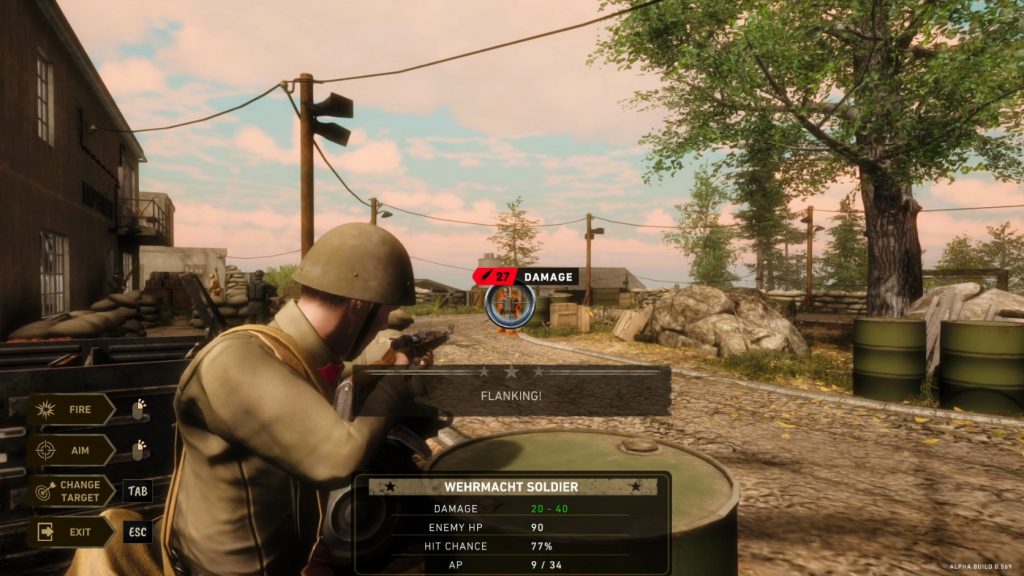
Task: Exit the targeting mode
Action: pos(71,532)
